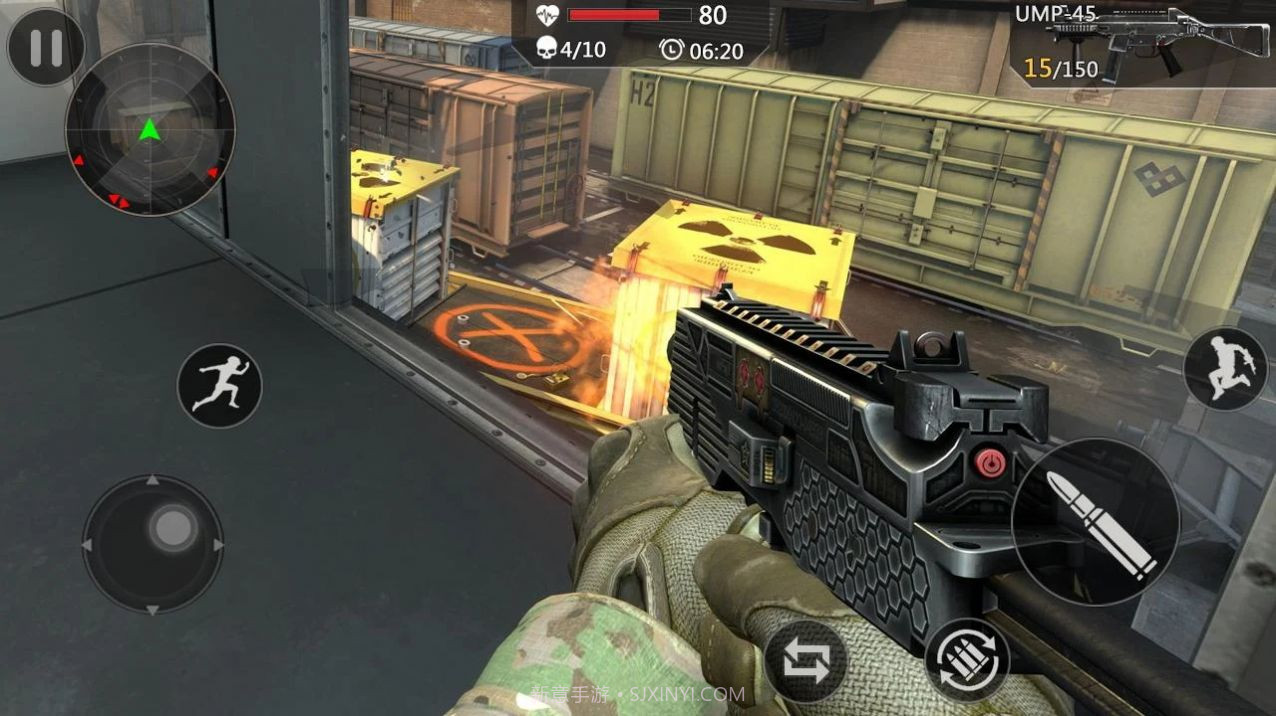The image size is (1276, 716).
Task: Select the UMP-45 weapon panel
Action: tap(1141, 42)
